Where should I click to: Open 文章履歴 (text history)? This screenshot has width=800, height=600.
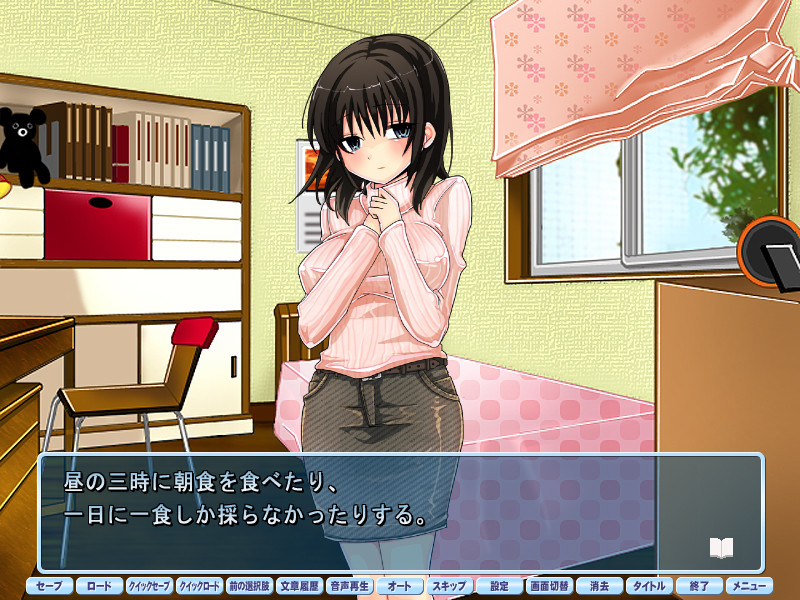[299, 586]
